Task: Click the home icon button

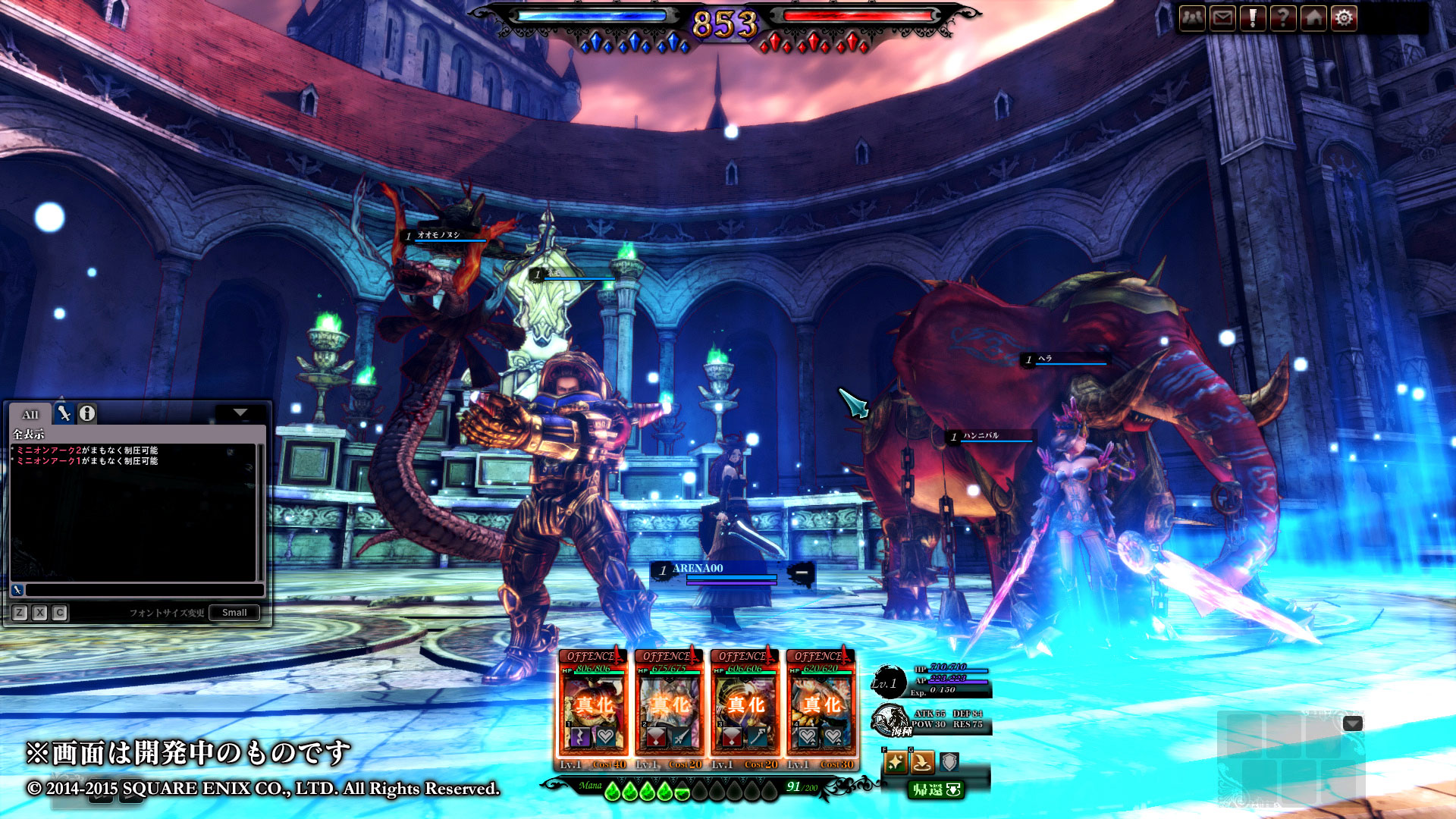Action: pyautogui.click(x=1313, y=17)
